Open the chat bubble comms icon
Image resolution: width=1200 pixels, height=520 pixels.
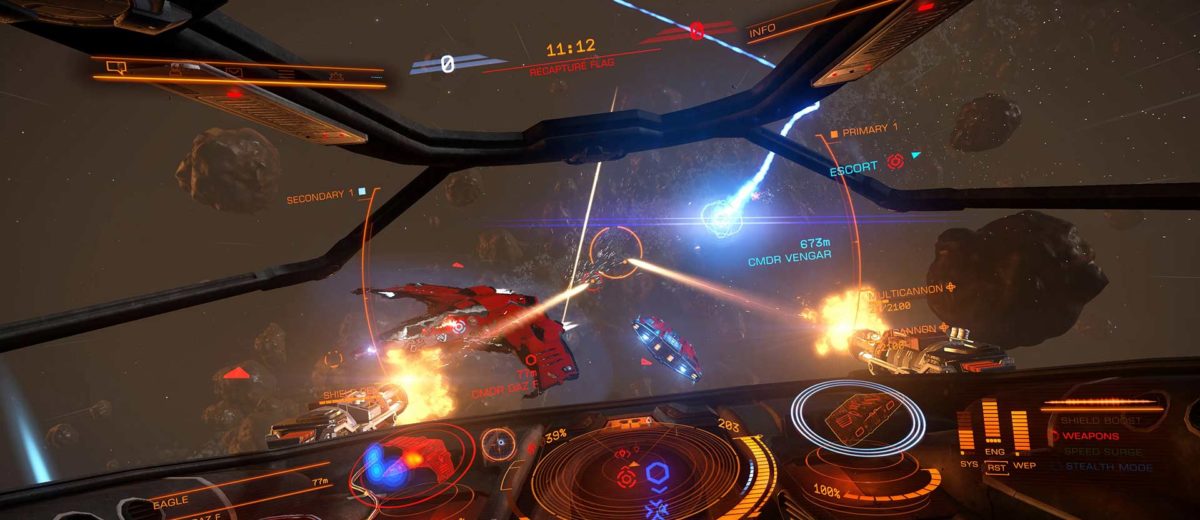click(x=115, y=68)
